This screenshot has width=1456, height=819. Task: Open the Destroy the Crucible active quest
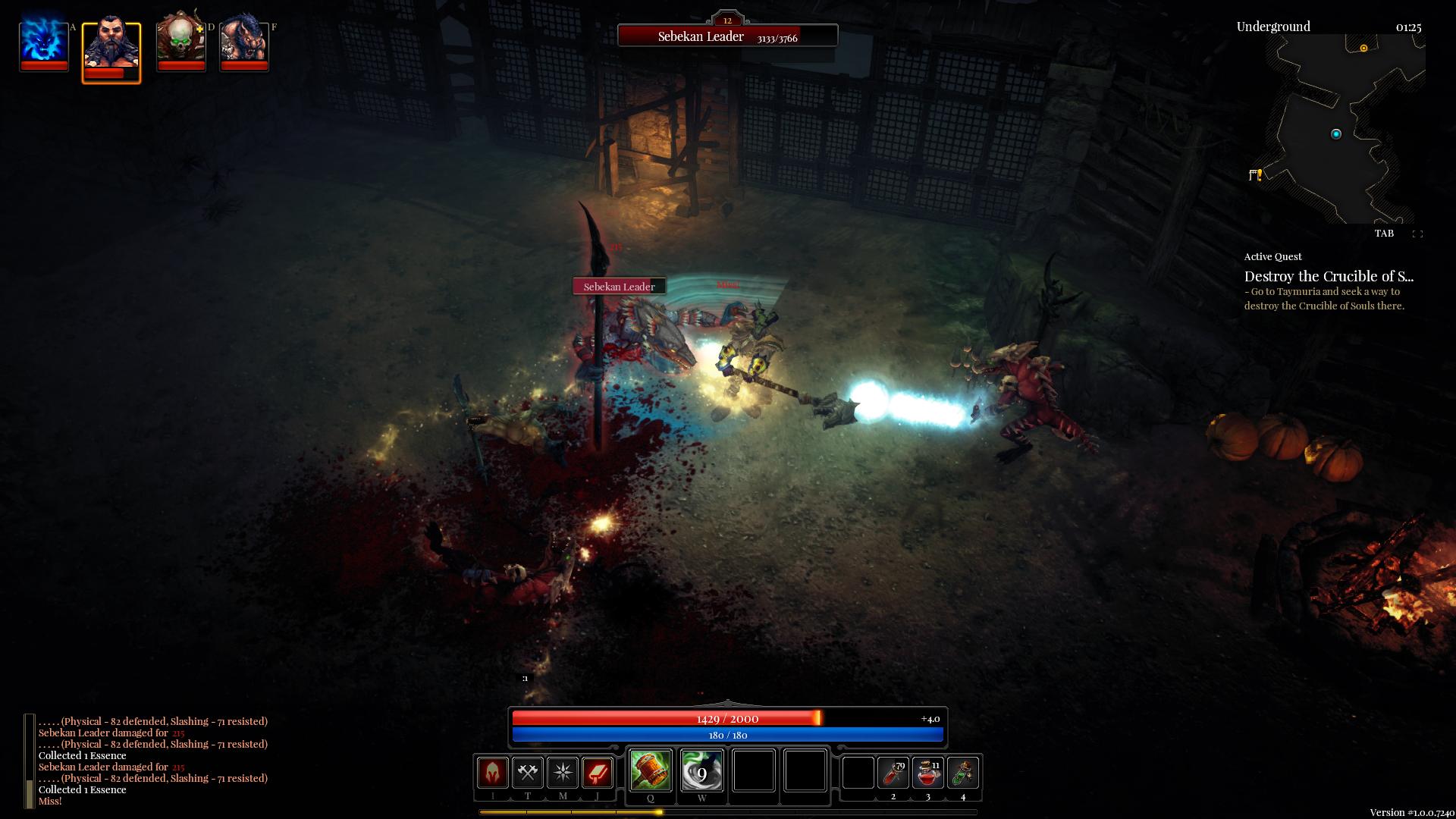(1329, 277)
